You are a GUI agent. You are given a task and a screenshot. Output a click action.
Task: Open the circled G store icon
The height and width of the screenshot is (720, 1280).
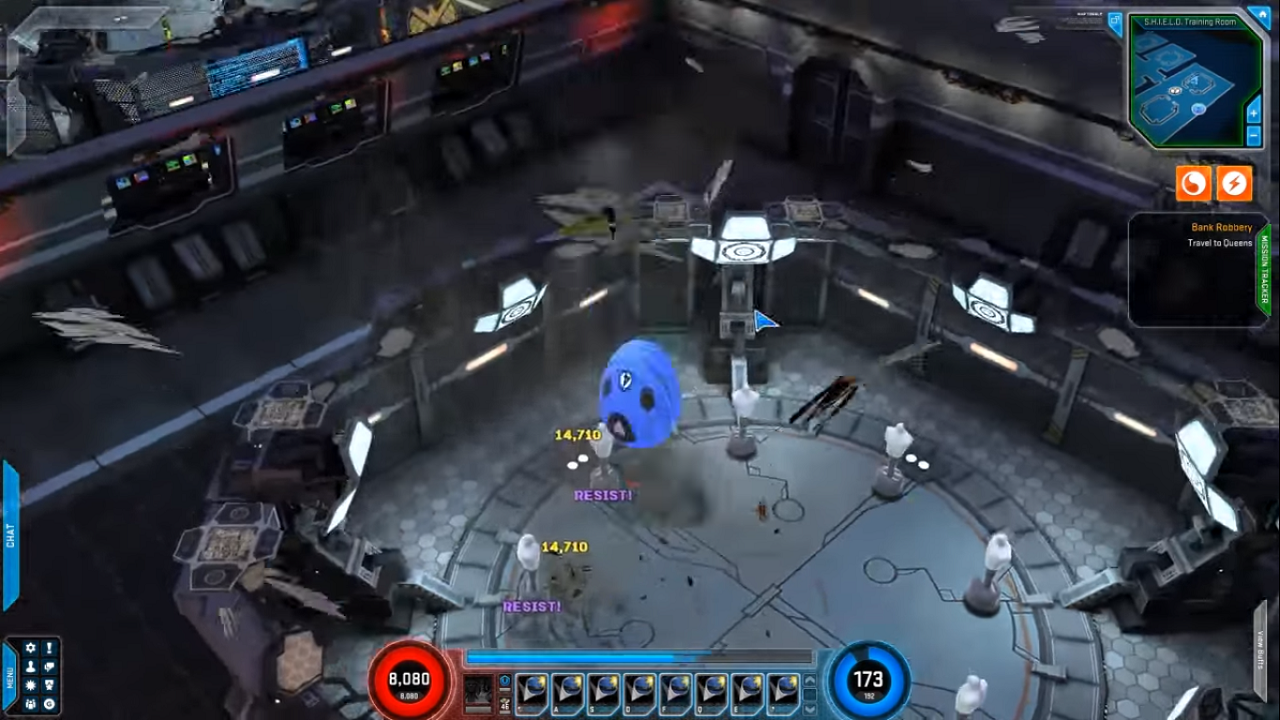point(49,703)
